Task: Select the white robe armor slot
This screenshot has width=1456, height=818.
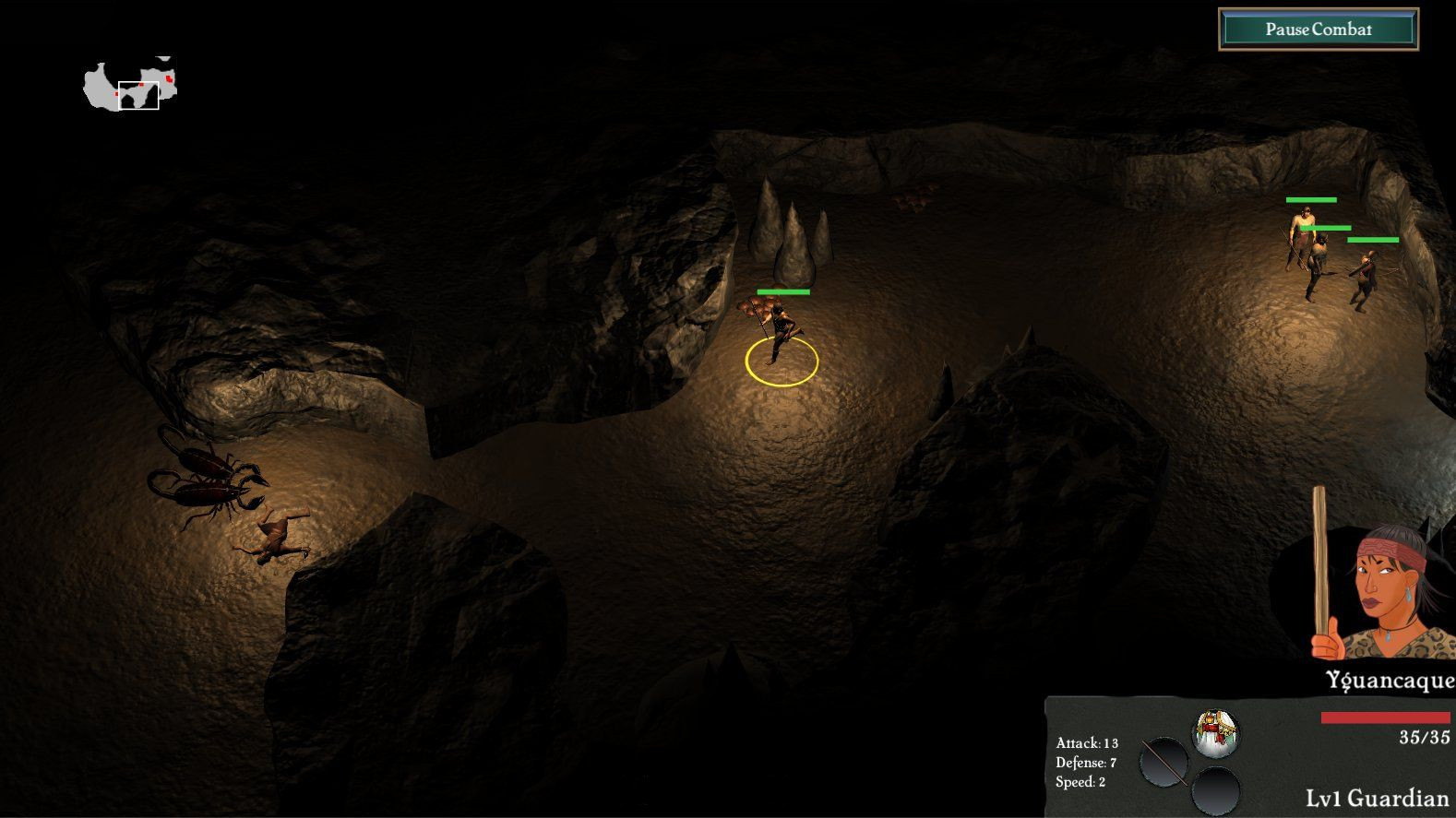Action: pyautogui.click(x=1215, y=732)
